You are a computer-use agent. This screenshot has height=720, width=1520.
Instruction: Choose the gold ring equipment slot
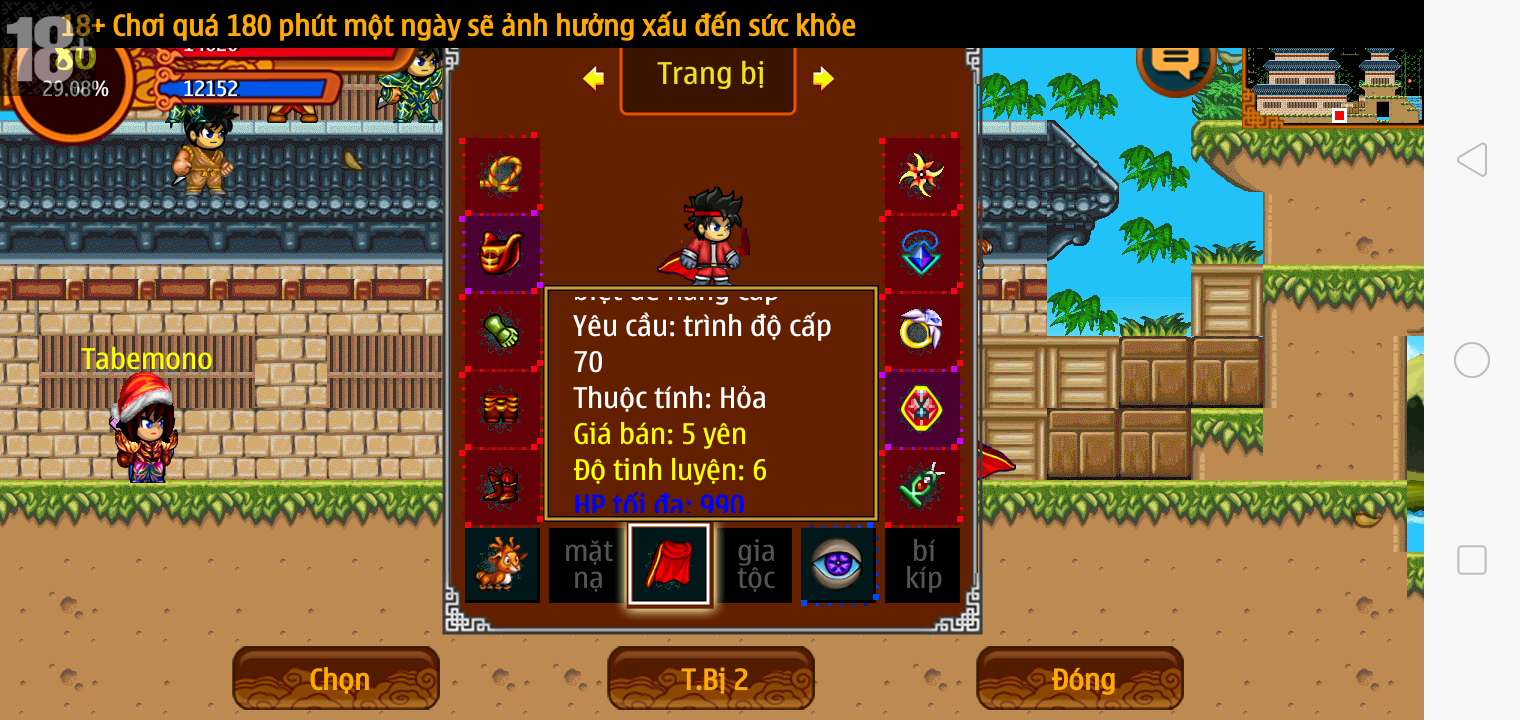921,331
